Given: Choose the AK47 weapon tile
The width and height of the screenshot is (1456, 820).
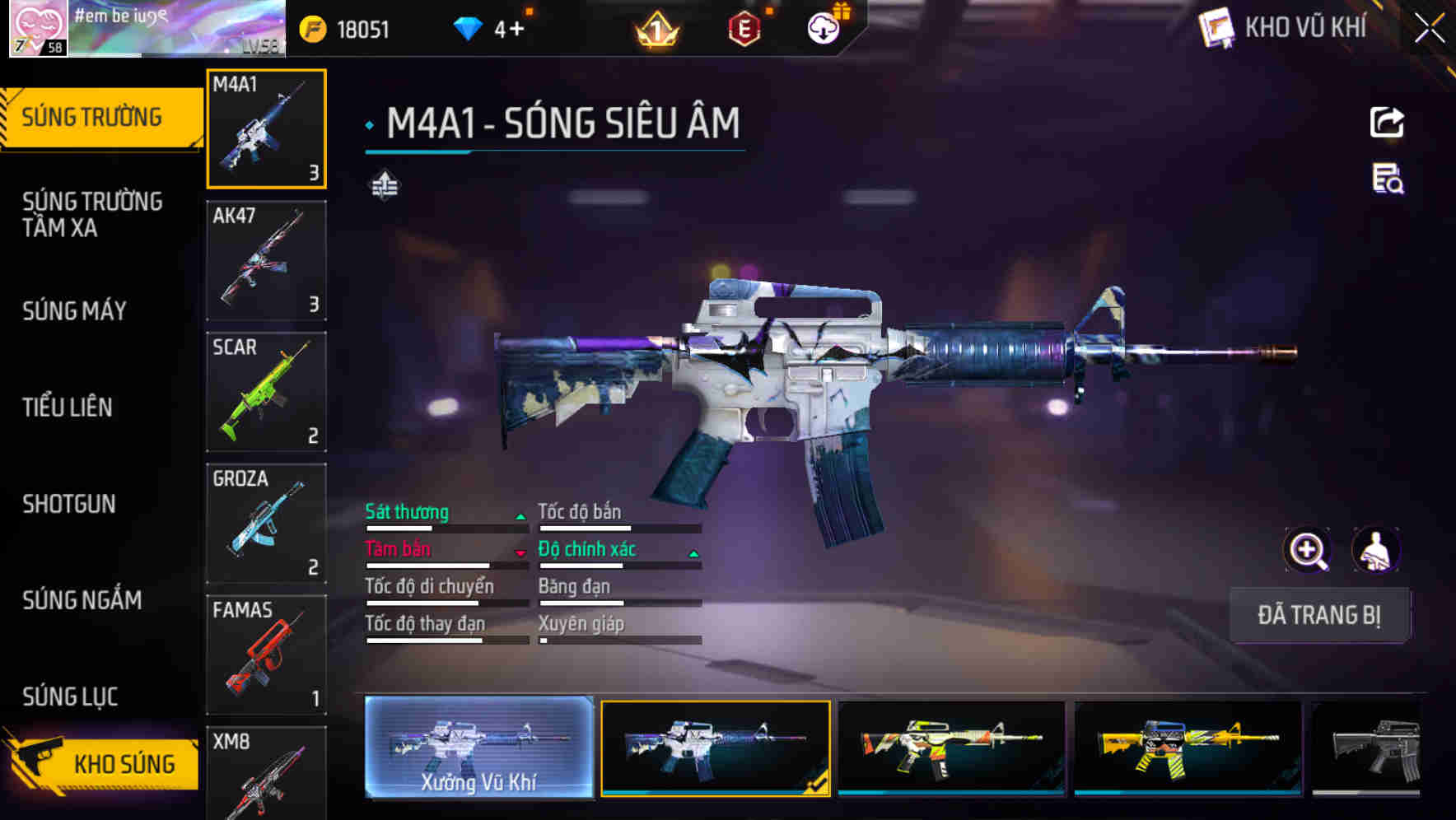Looking at the screenshot, I should [x=266, y=260].
